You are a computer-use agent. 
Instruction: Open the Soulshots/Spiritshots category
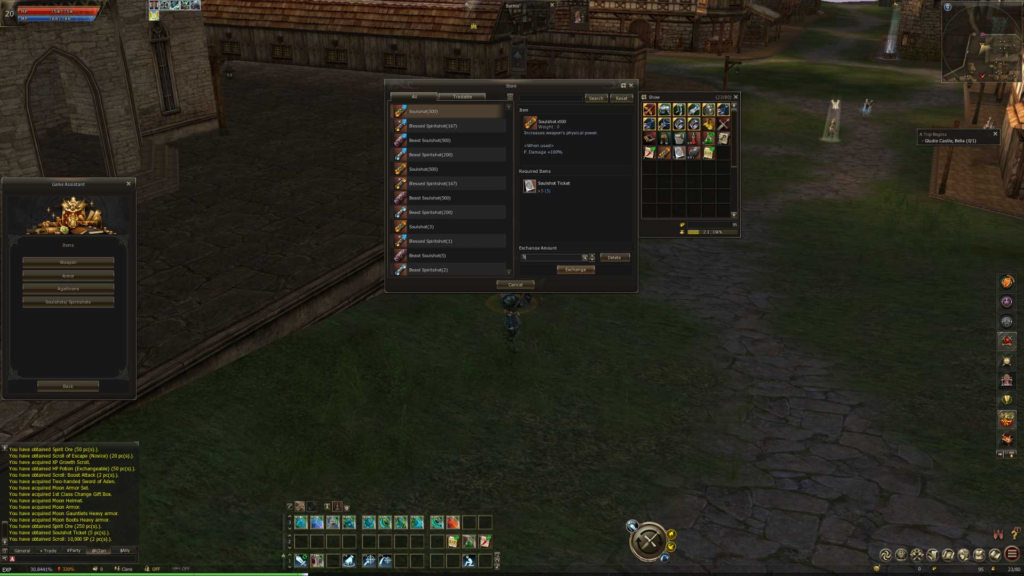click(x=68, y=301)
